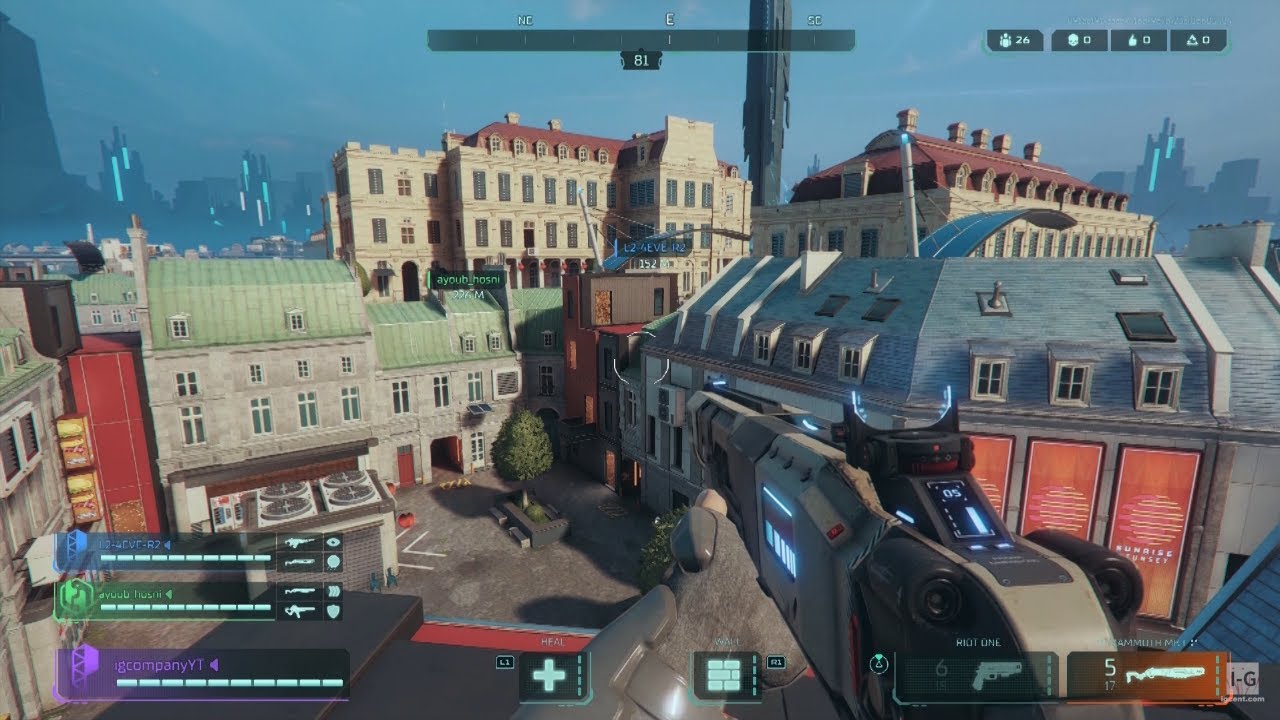Select the Mammoth MK1 shotgun slot
Screen dimensions: 1280x720
click(x=1146, y=676)
